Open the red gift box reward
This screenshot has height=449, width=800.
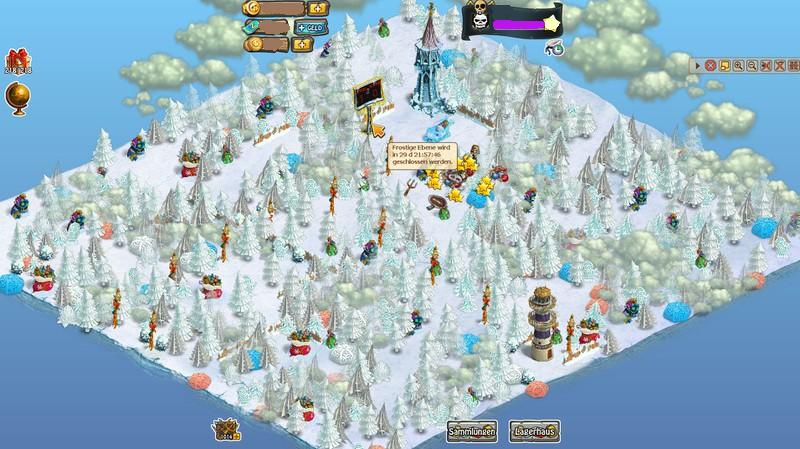click(x=17, y=60)
